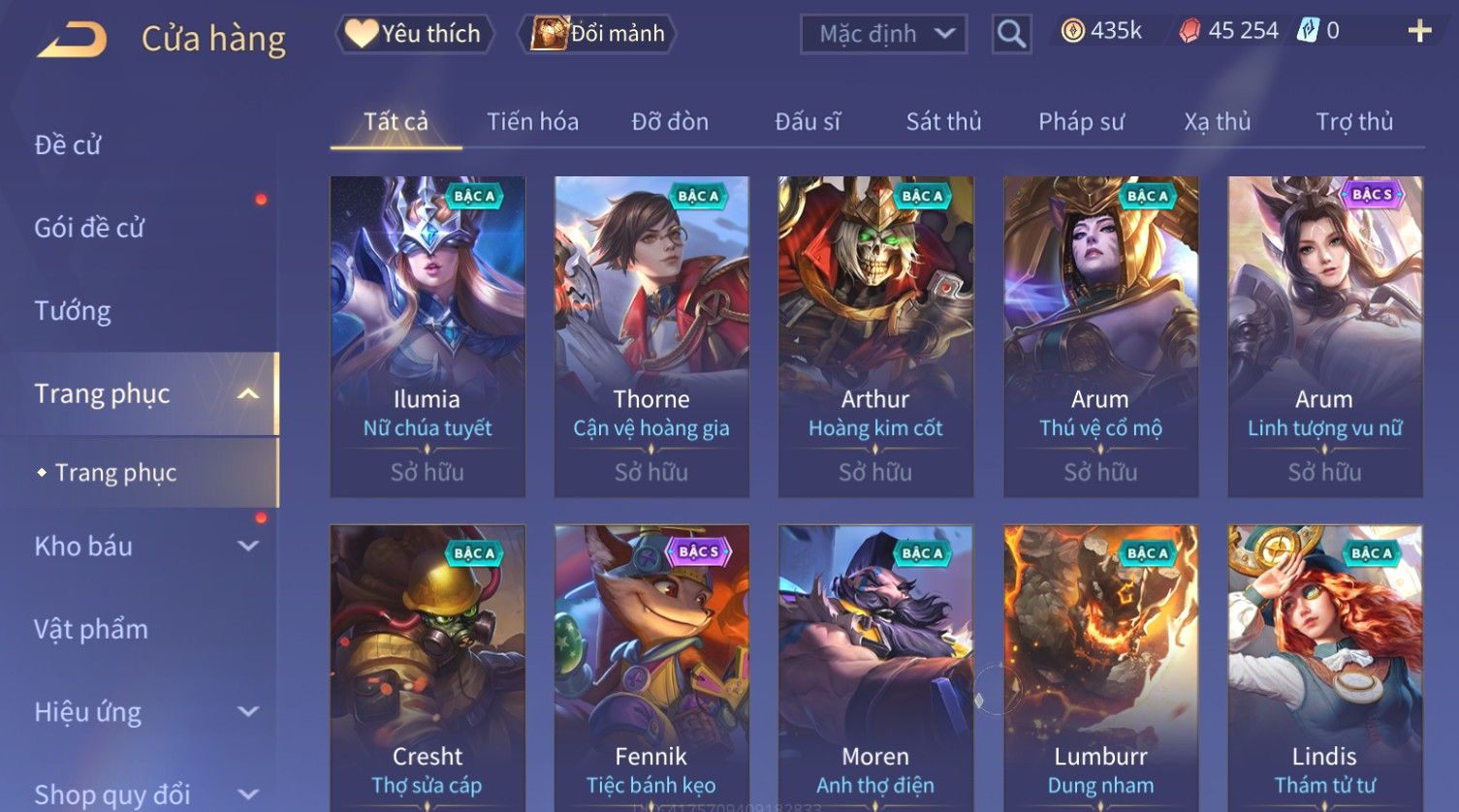The image size is (1459, 812).
Task: Filter skins by Đỡ đòn
Action: pos(670,122)
